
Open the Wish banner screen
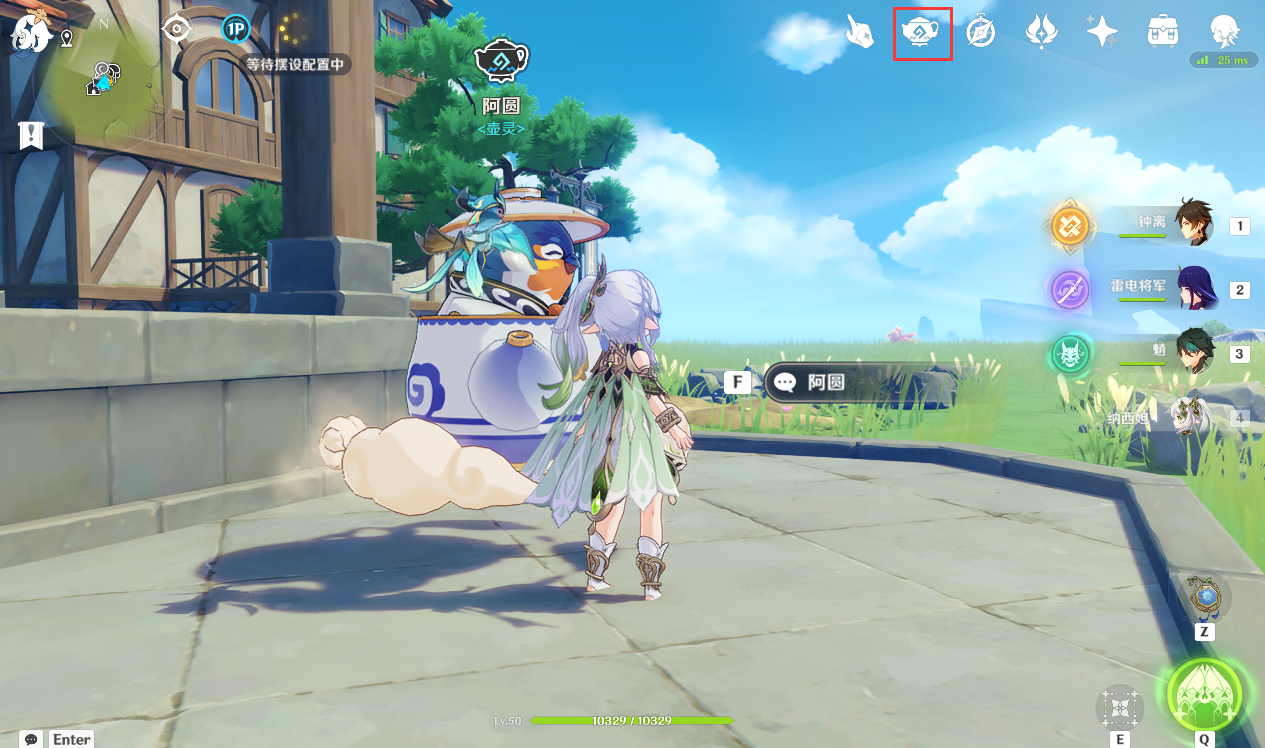click(x=1041, y=33)
